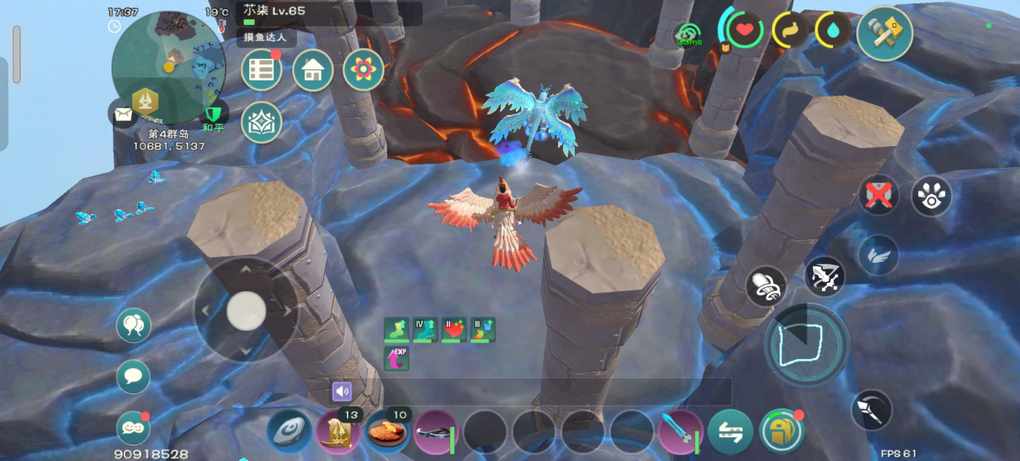Select the blue sword hotbar slot

pyautogui.click(x=680, y=432)
